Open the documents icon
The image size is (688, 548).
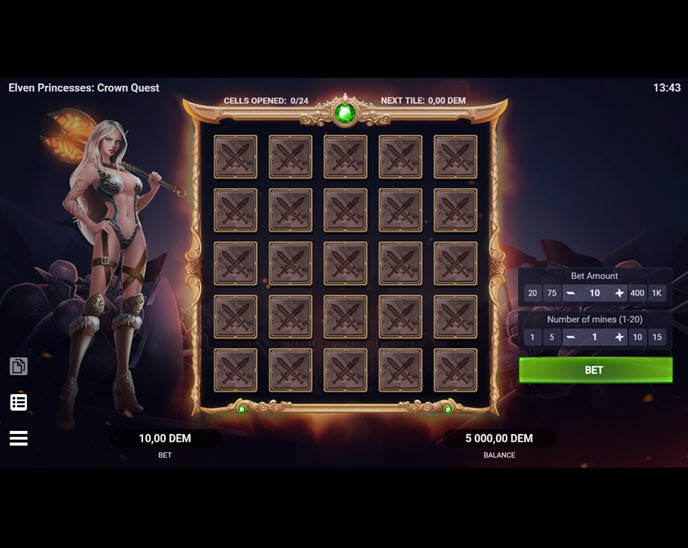point(18,367)
